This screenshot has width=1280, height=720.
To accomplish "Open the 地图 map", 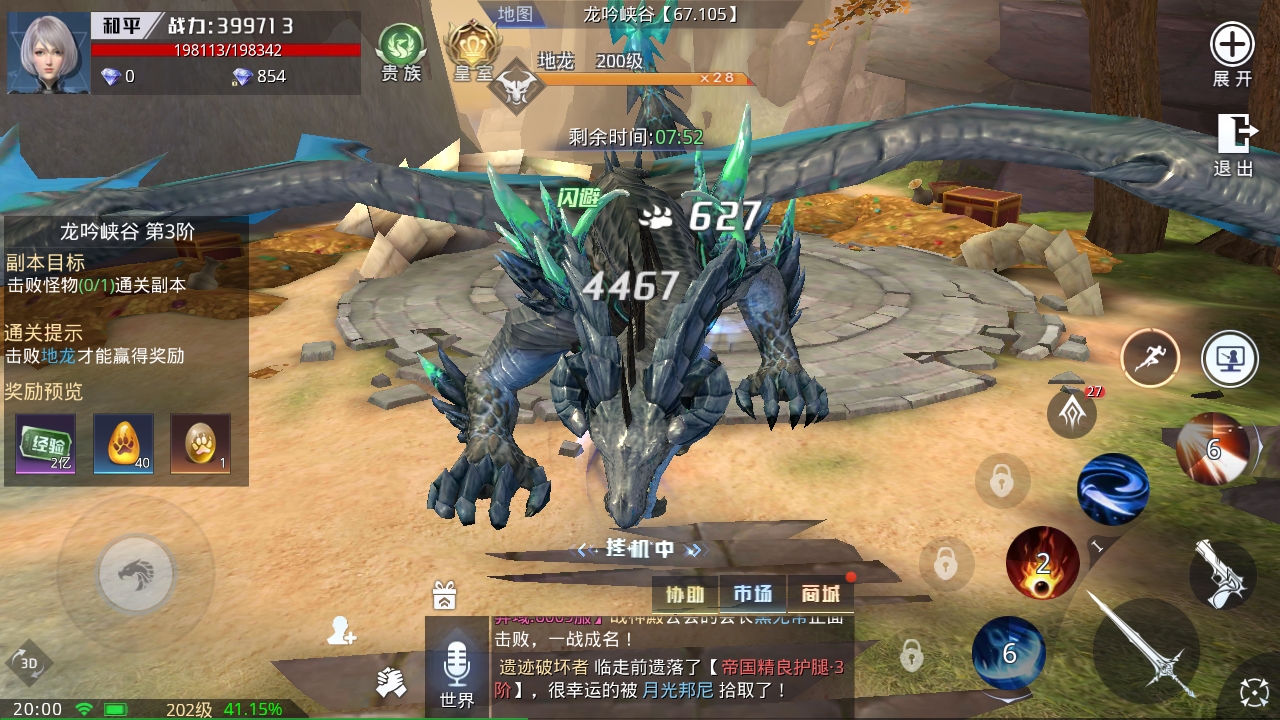I will click(x=516, y=14).
